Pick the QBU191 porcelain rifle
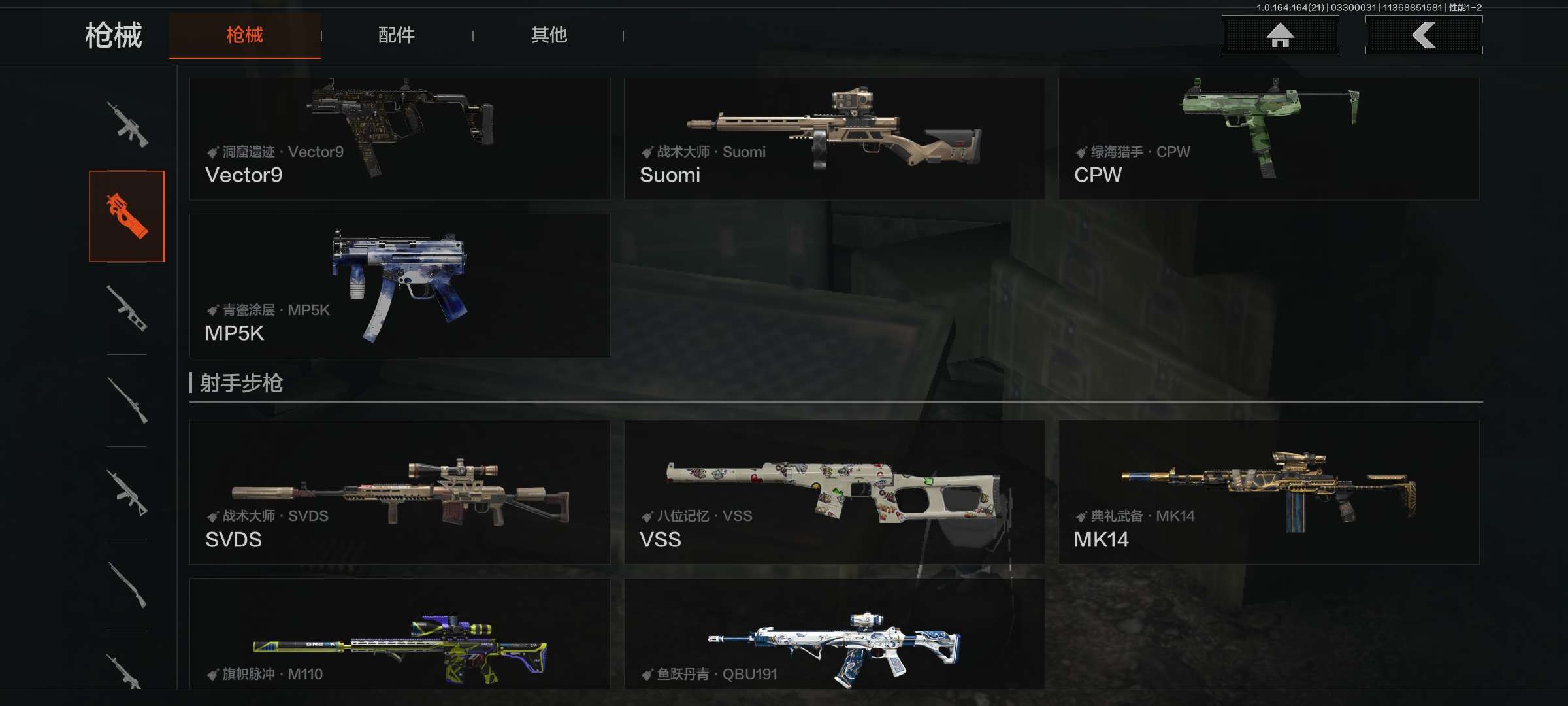1568x706 pixels. 834,634
